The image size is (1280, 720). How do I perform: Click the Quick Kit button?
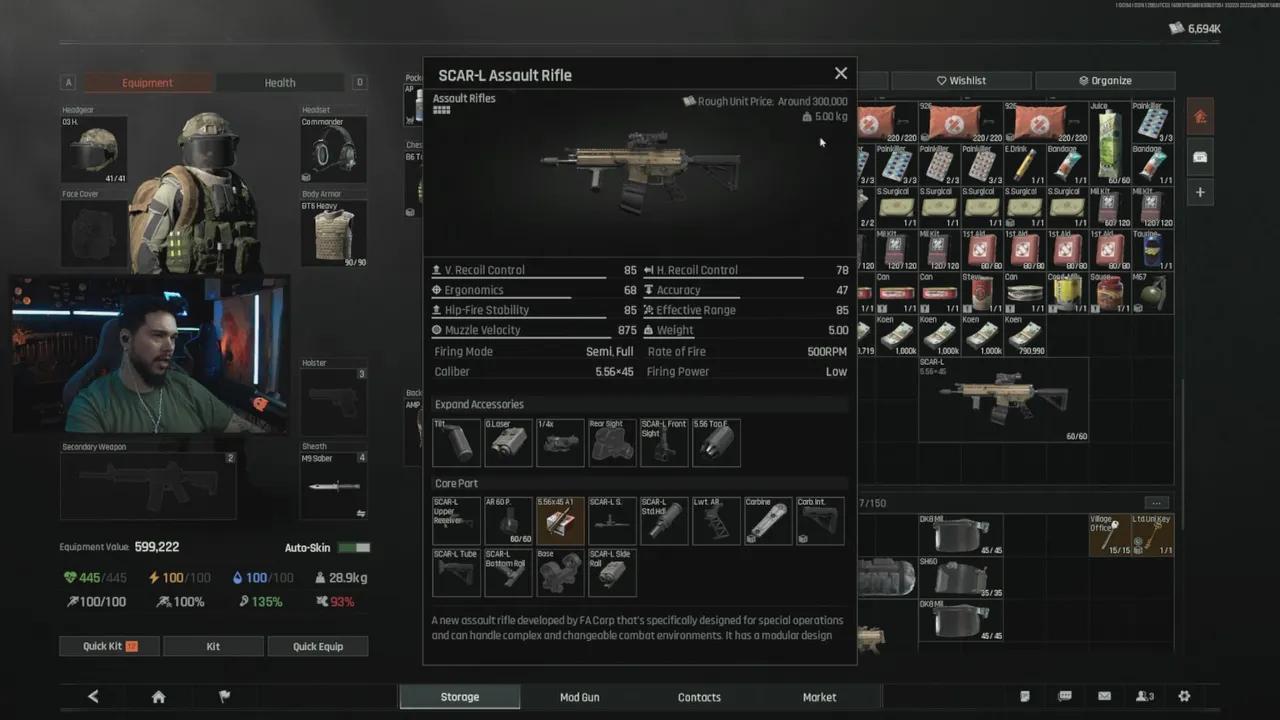109,646
